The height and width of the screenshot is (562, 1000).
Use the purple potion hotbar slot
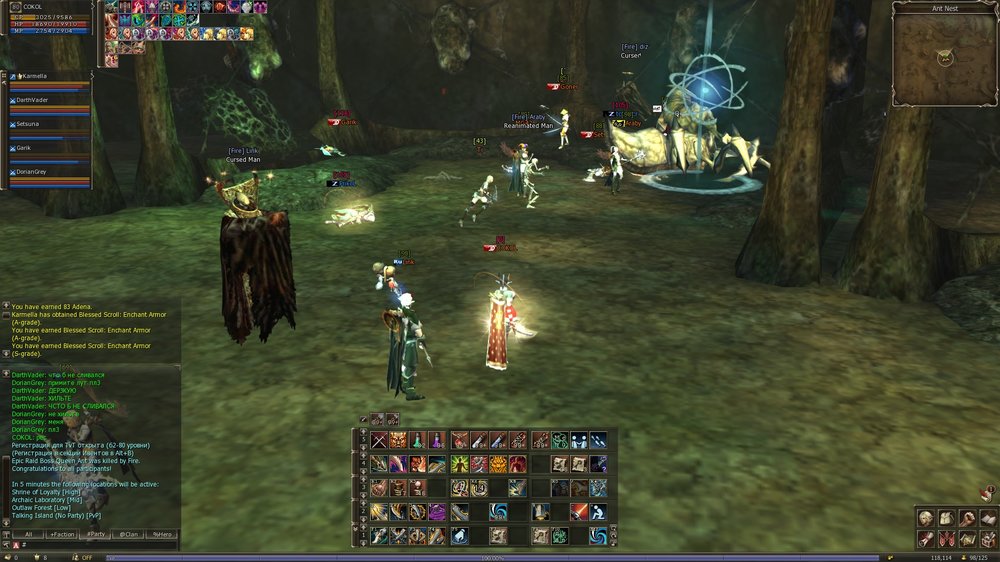436,440
